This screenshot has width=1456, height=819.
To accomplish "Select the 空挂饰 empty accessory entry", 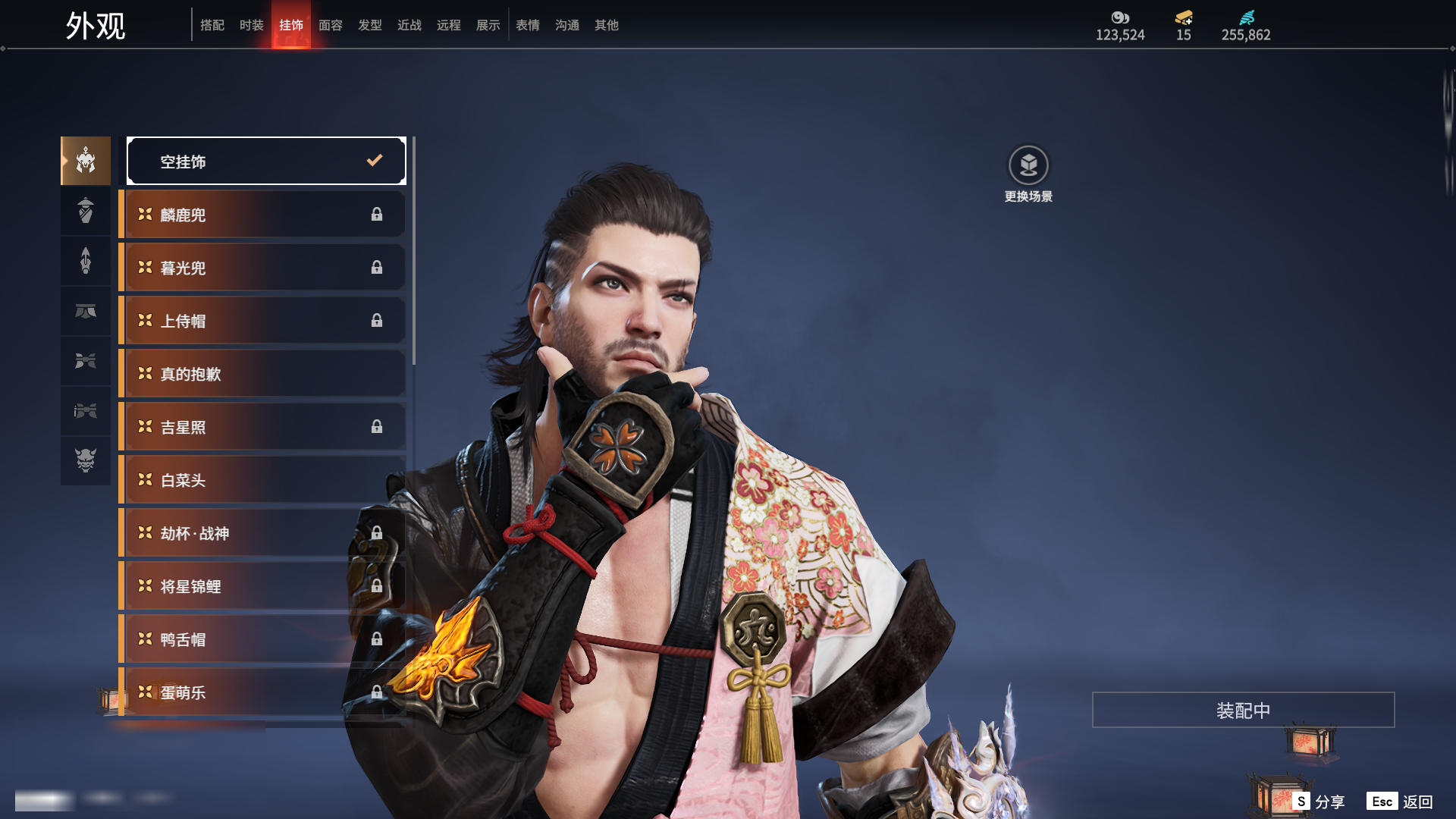I will coord(266,161).
